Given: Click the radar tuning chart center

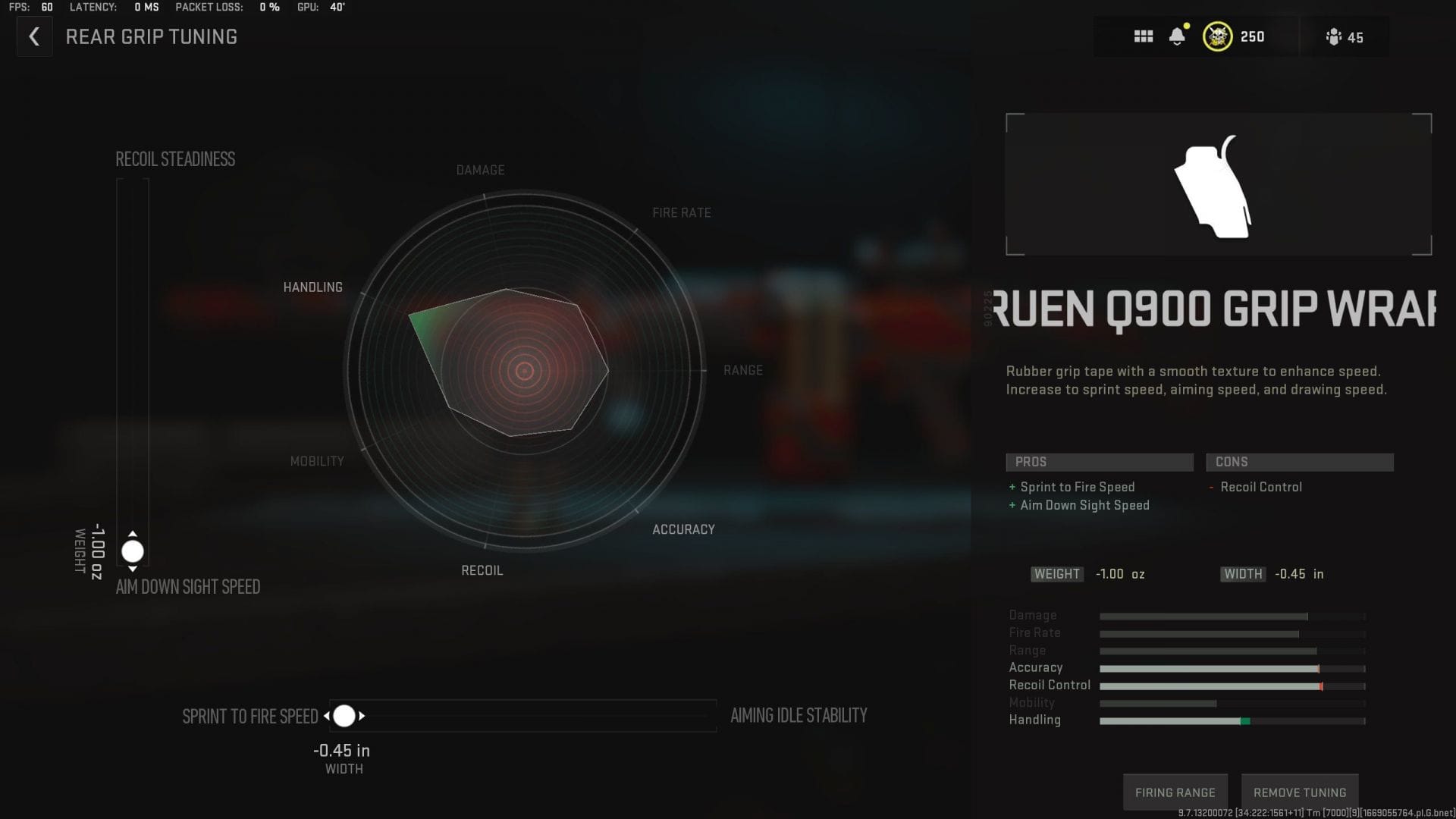Looking at the screenshot, I should point(525,372).
